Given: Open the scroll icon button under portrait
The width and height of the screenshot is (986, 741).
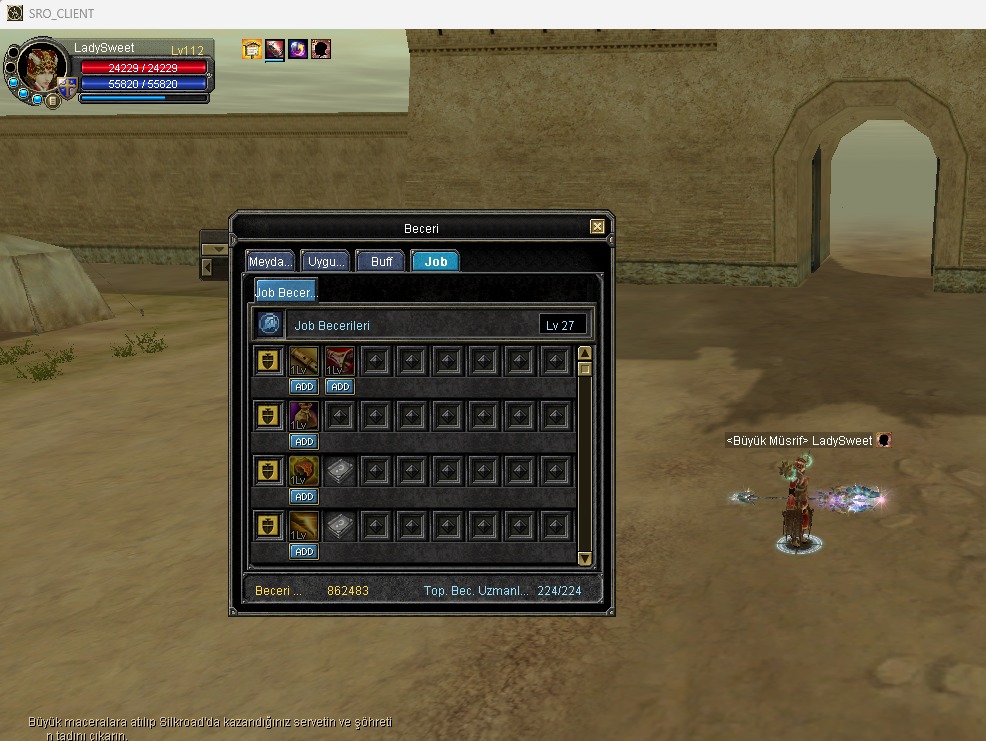Looking at the screenshot, I should (52, 100).
